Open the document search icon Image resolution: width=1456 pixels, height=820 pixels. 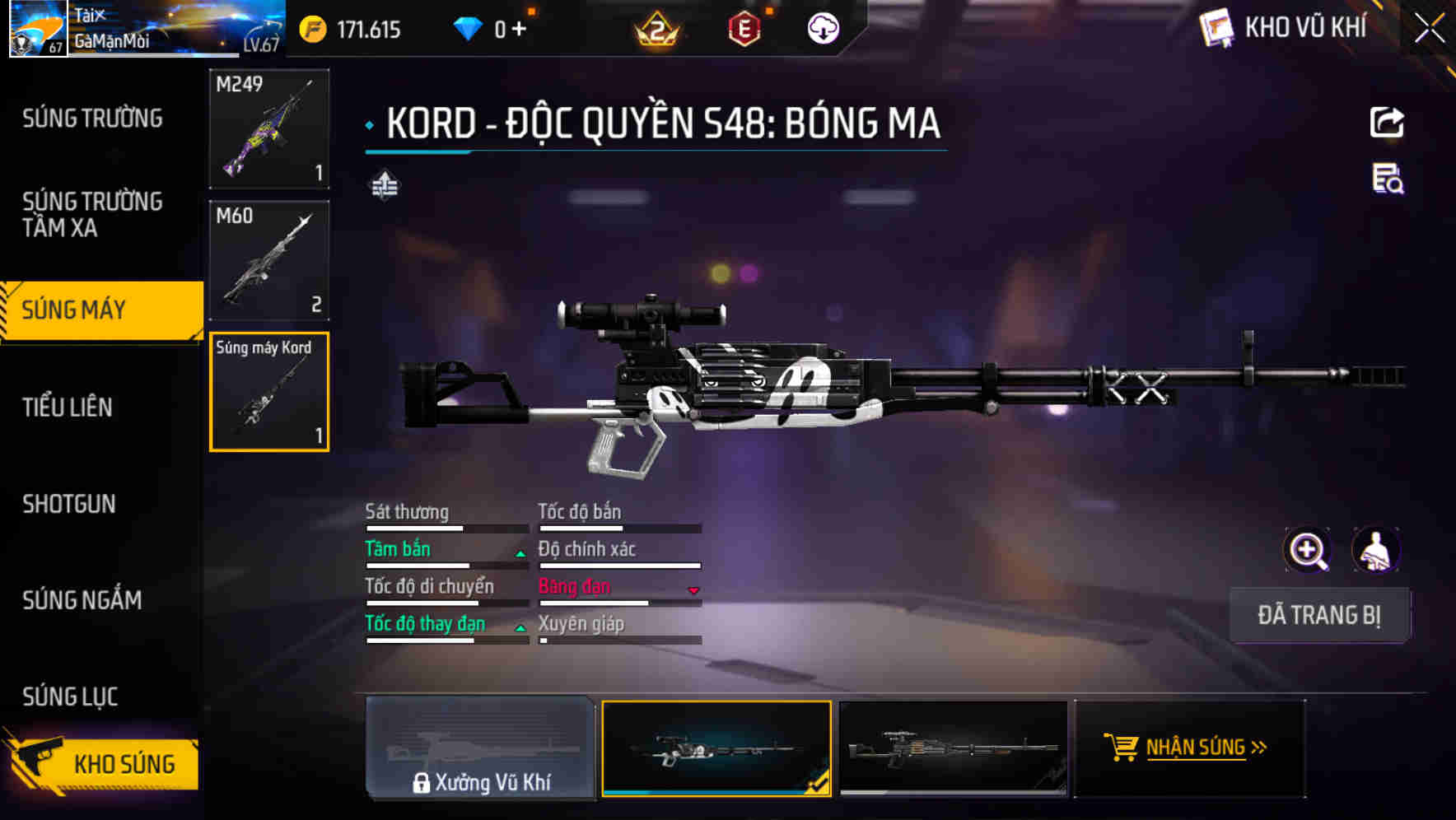coord(1388,179)
